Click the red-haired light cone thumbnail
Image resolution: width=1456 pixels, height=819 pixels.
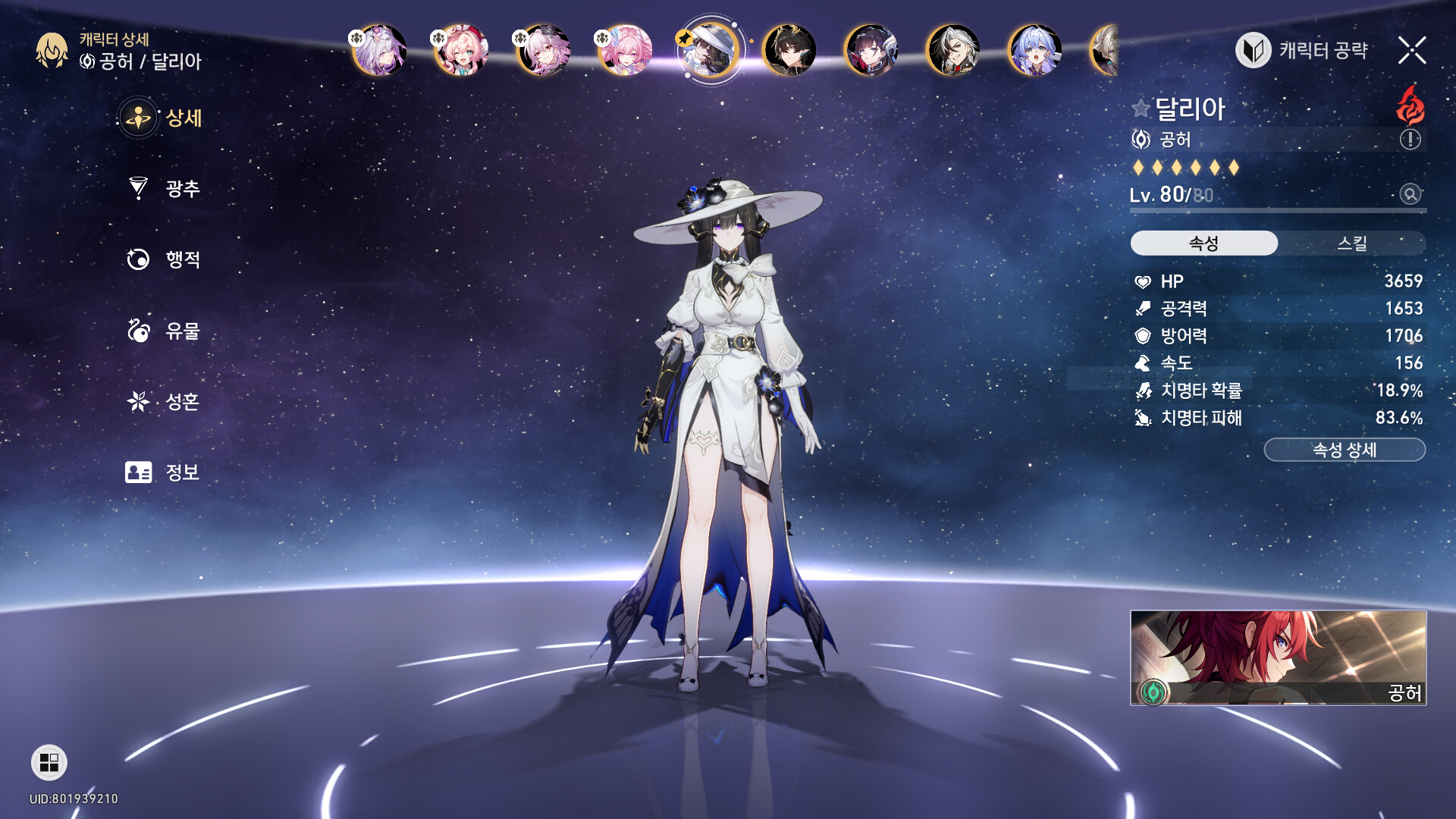pyautogui.click(x=1278, y=657)
